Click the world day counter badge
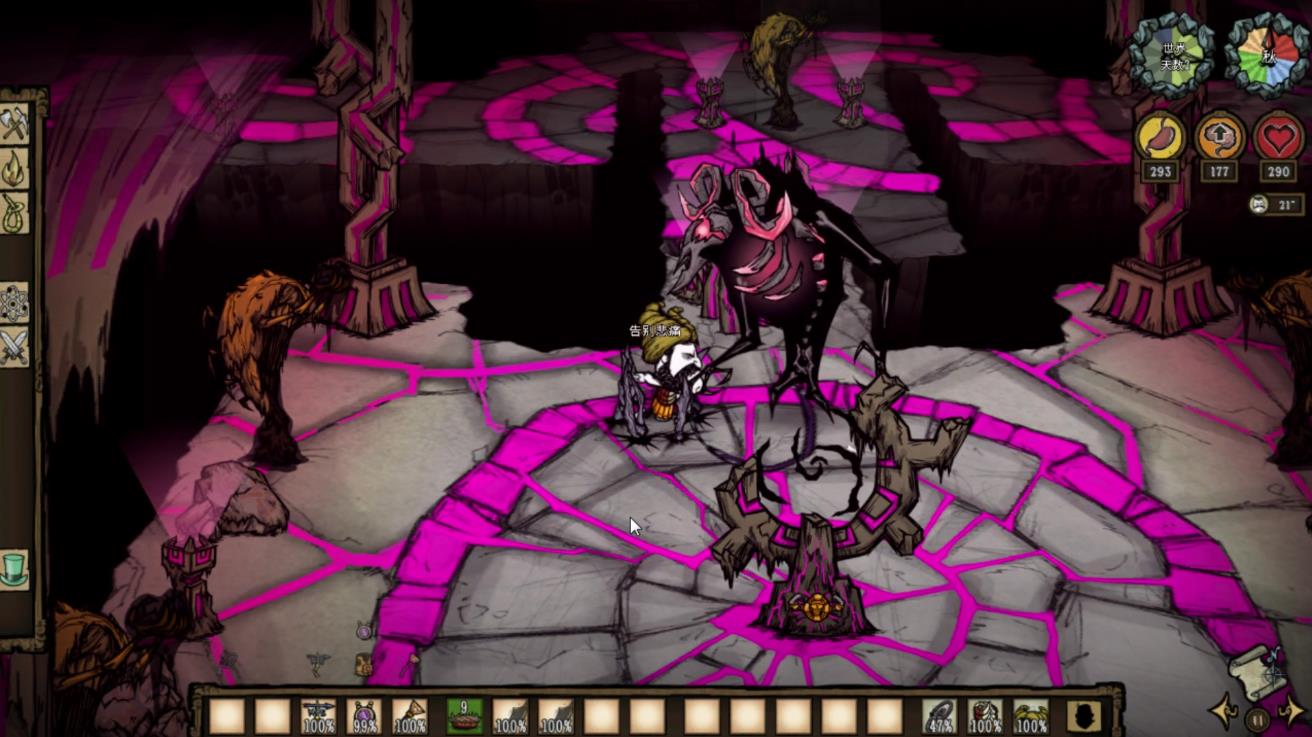 [x=1171, y=57]
